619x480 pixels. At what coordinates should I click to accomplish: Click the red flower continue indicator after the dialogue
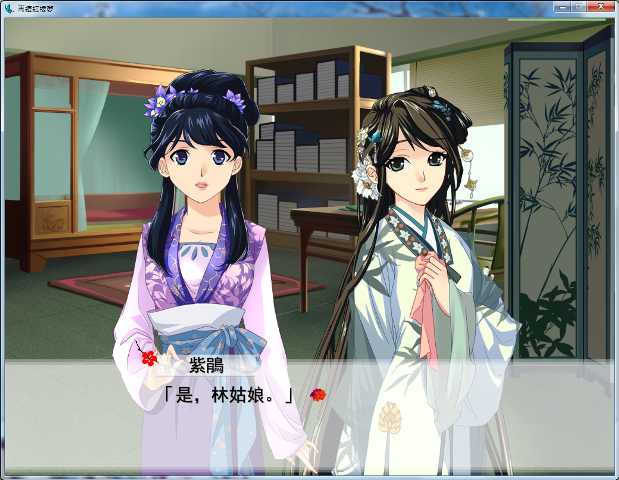[x=318, y=395]
